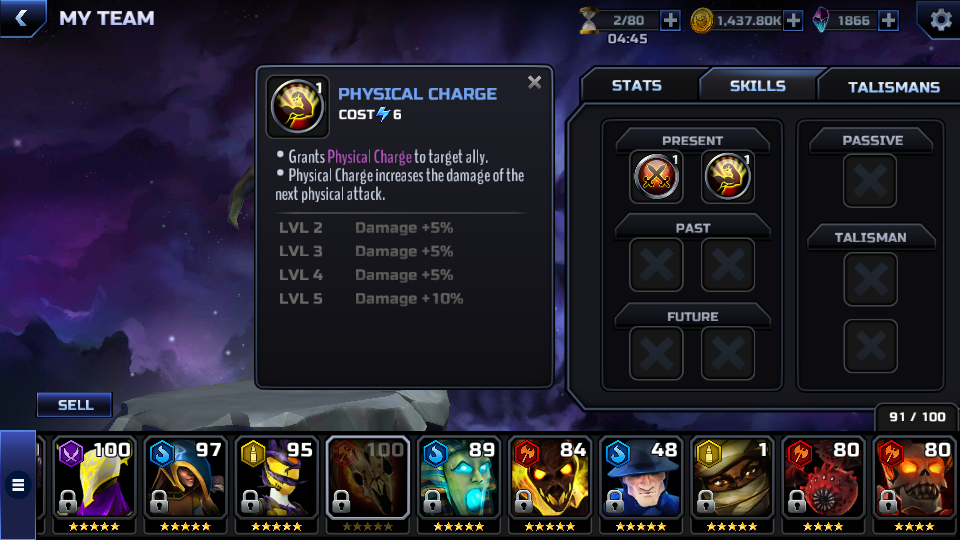This screenshot has height=540, width=960.
Task: Select the crossed swords present skill
Action: (x=657, y=177)
